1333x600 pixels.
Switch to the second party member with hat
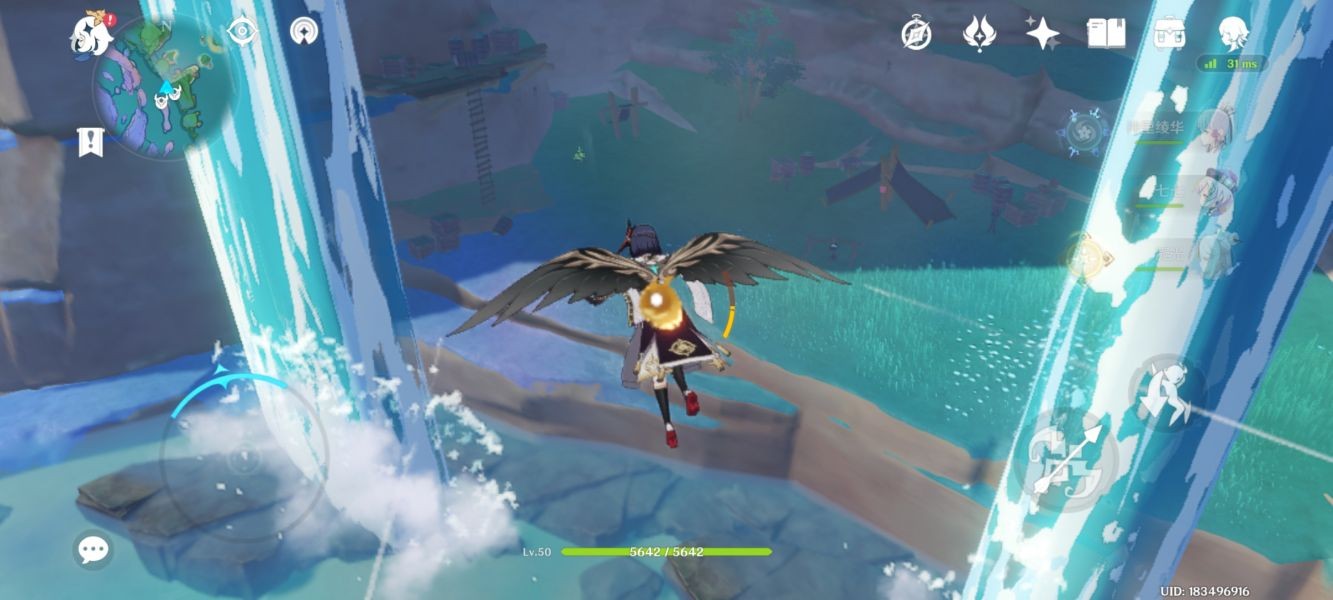point(1214,188)
